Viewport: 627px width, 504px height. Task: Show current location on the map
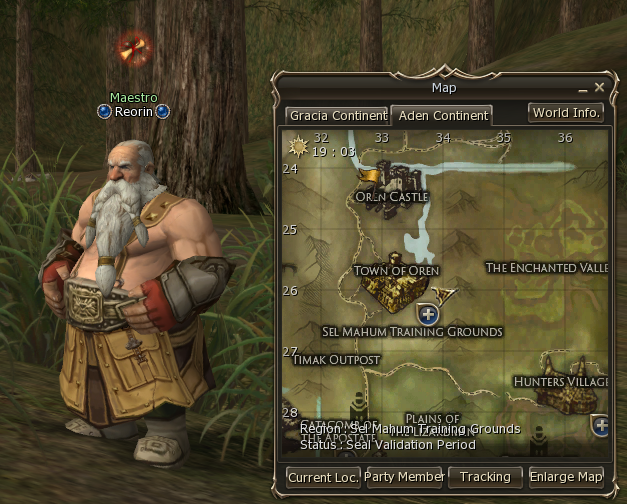tap(323, 477)
